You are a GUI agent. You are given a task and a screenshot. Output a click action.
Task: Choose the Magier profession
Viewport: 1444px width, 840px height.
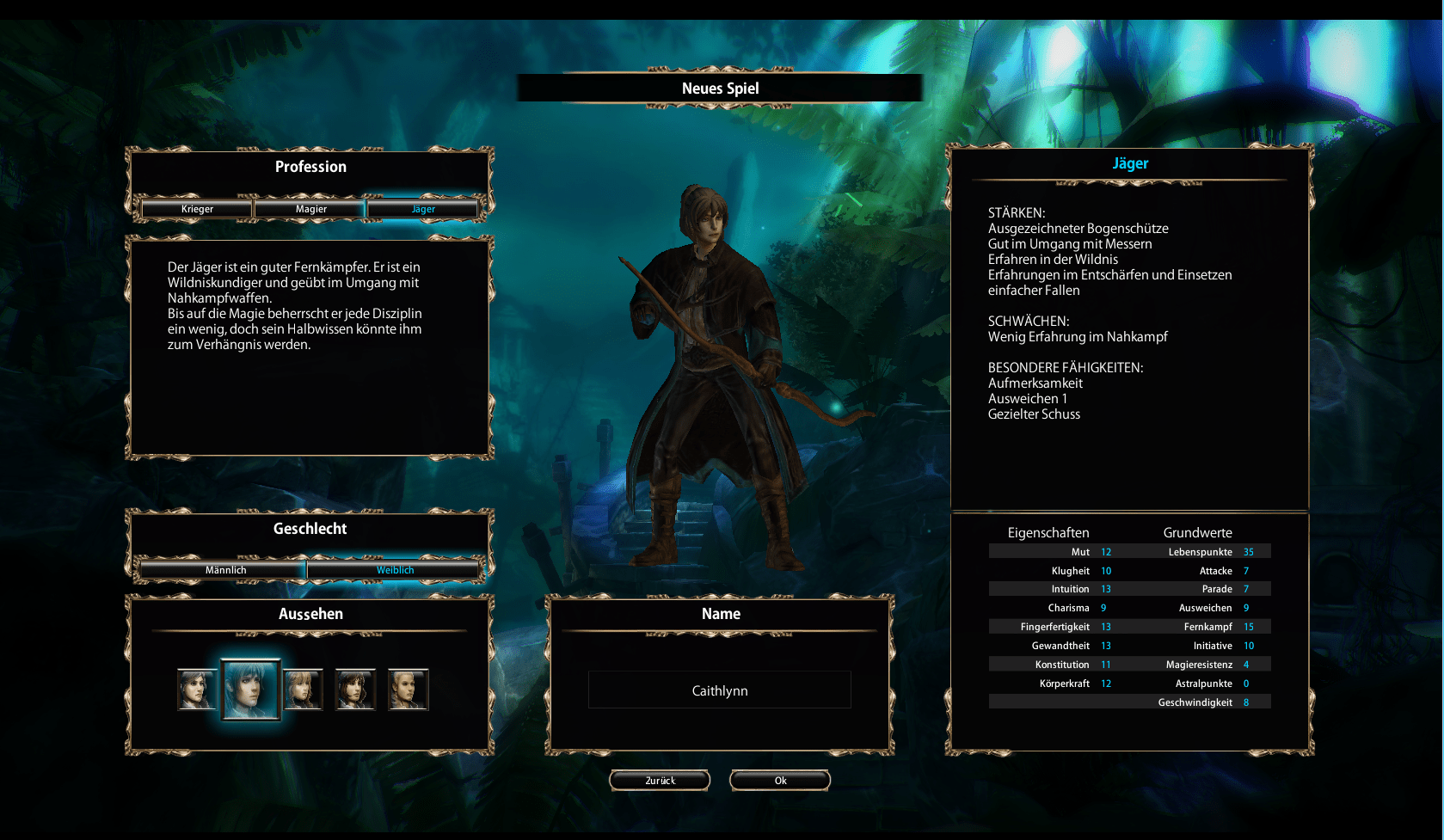click(x=310, y=209)
